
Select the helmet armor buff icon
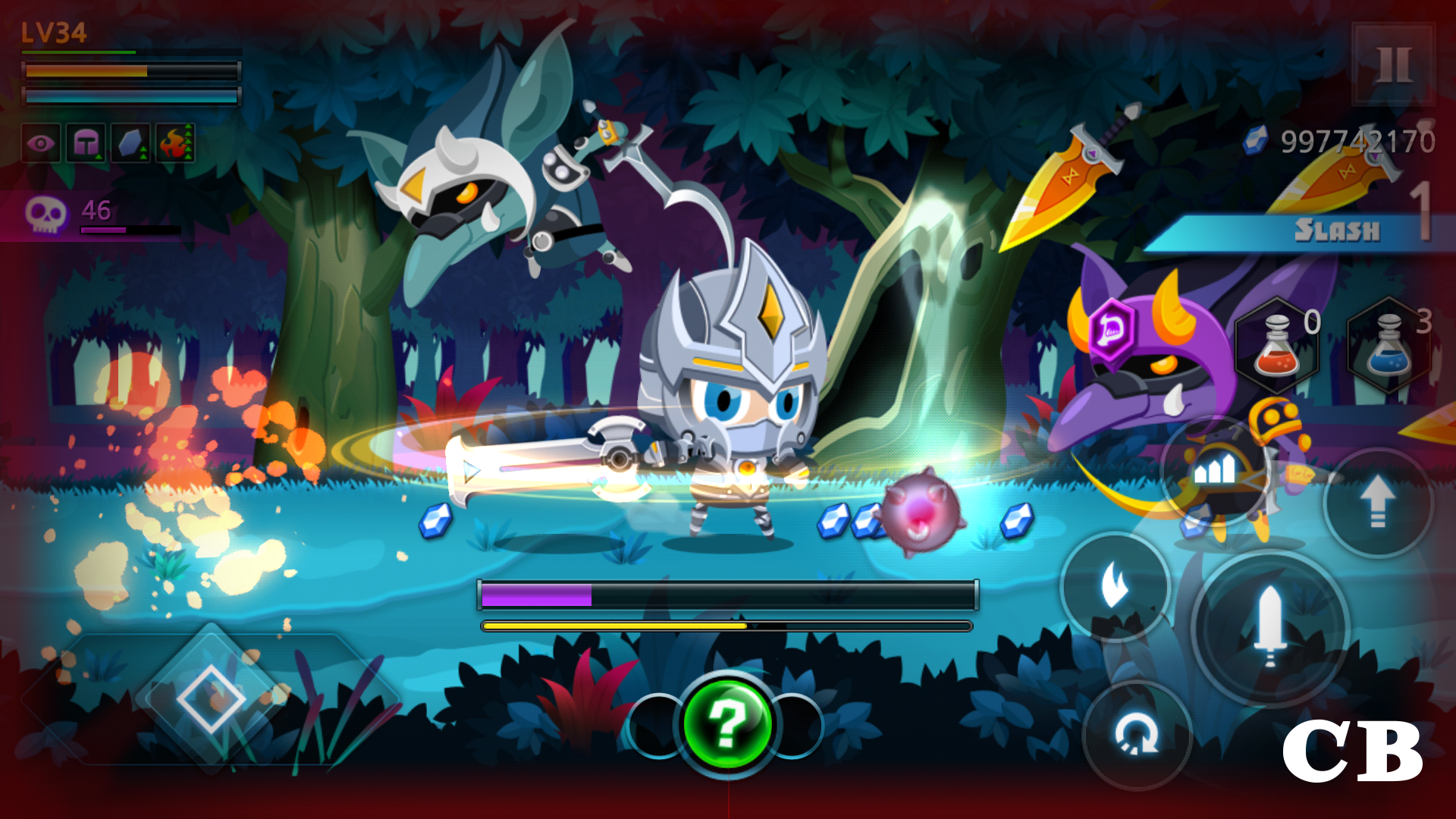coord(86,143)
